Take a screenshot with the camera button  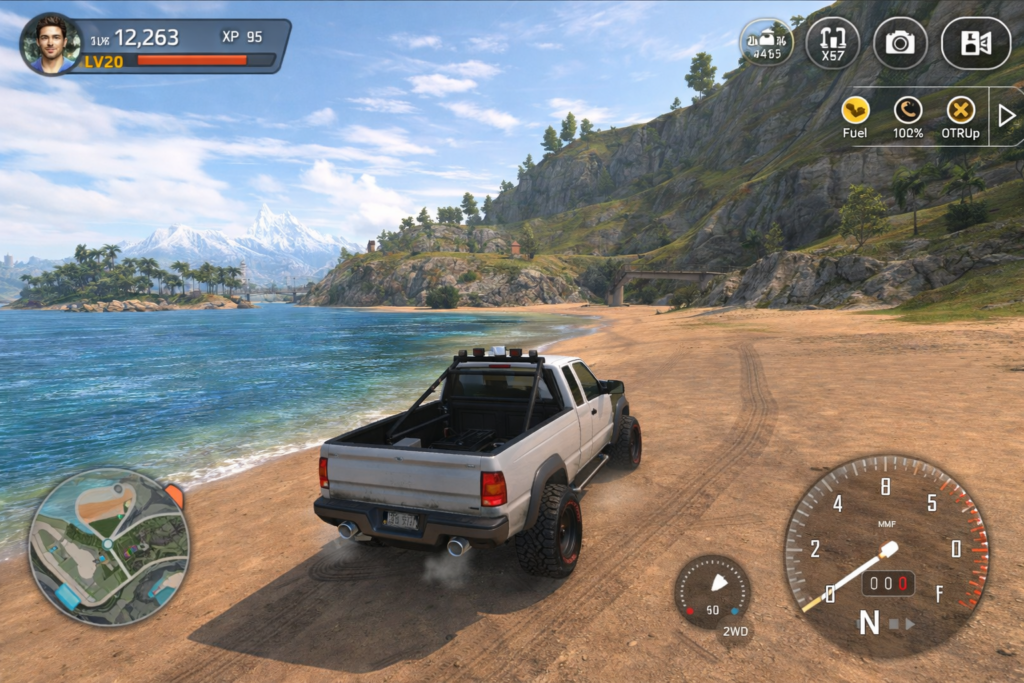point(900,43)
